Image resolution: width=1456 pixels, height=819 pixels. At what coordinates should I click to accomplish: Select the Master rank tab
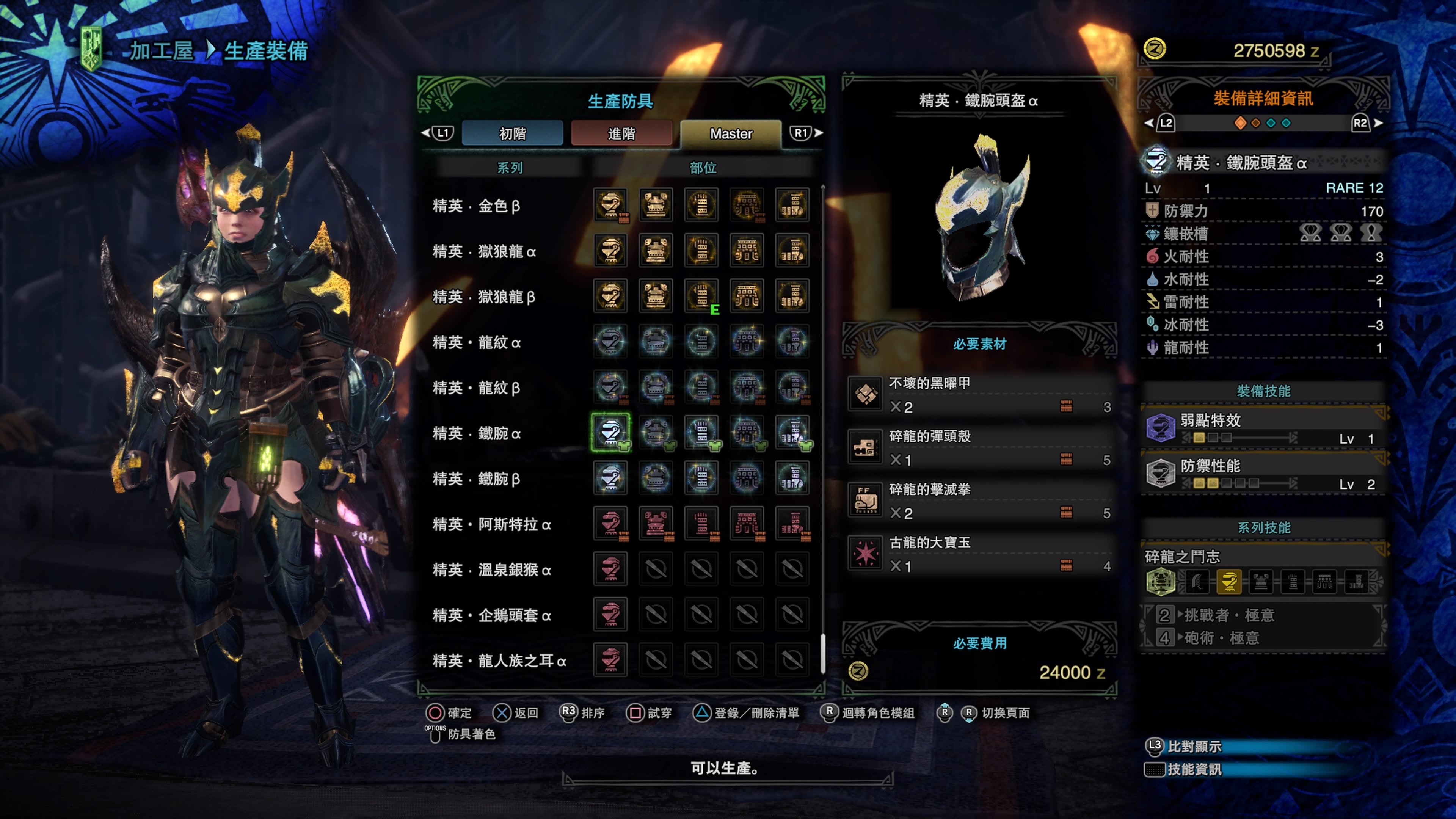(731, 133)
